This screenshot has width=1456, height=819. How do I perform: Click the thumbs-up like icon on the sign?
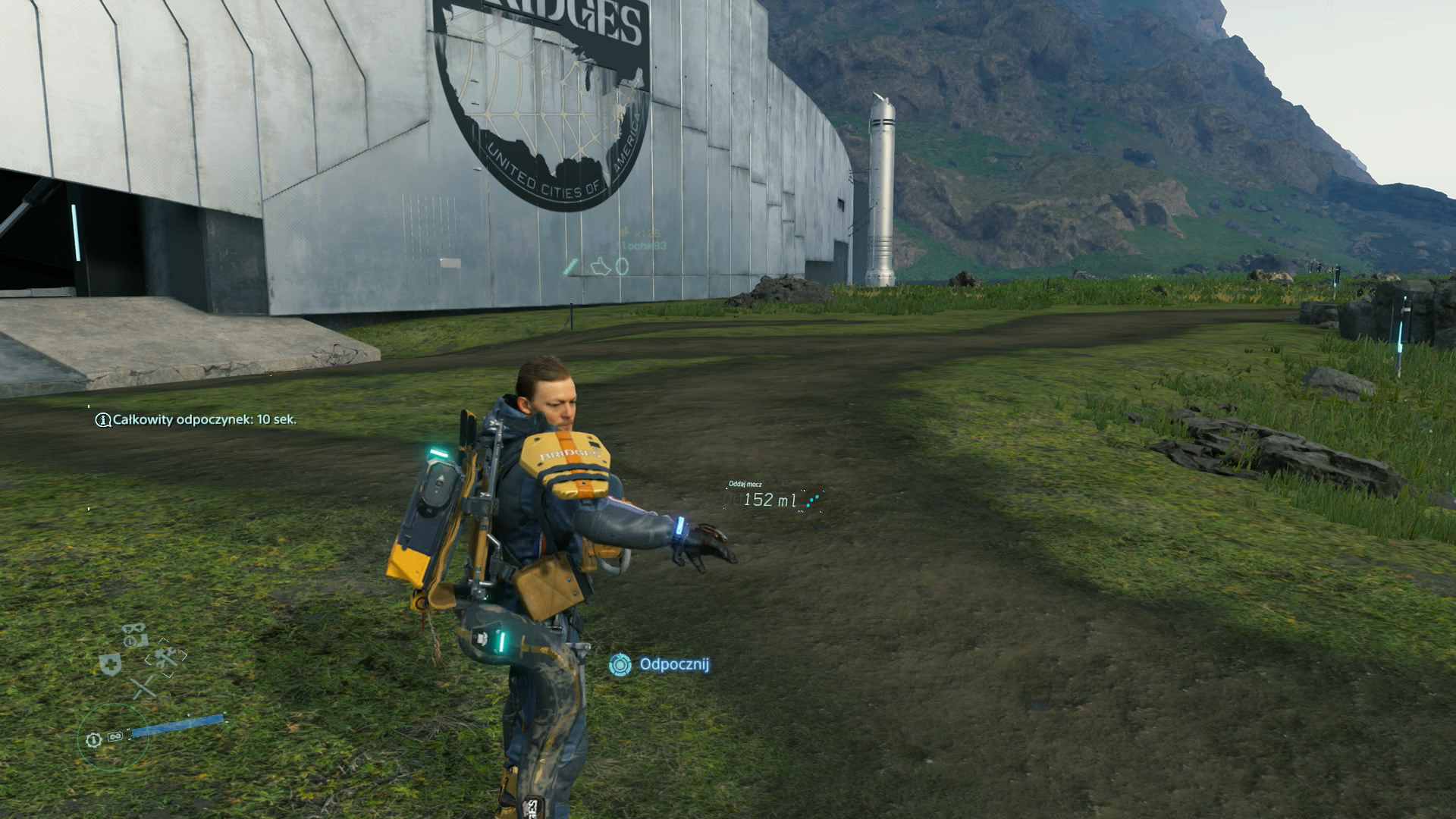[x=601, y=266]
